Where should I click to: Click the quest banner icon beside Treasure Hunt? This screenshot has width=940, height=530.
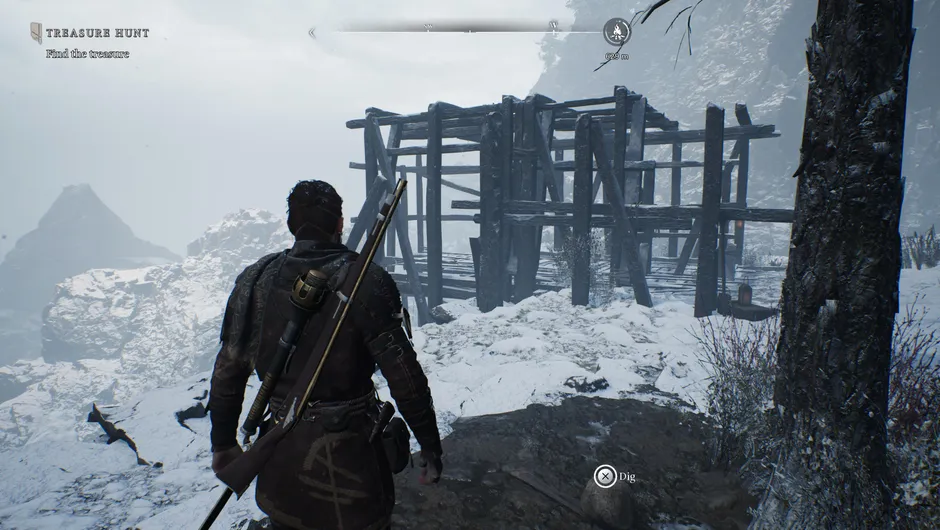36,33
